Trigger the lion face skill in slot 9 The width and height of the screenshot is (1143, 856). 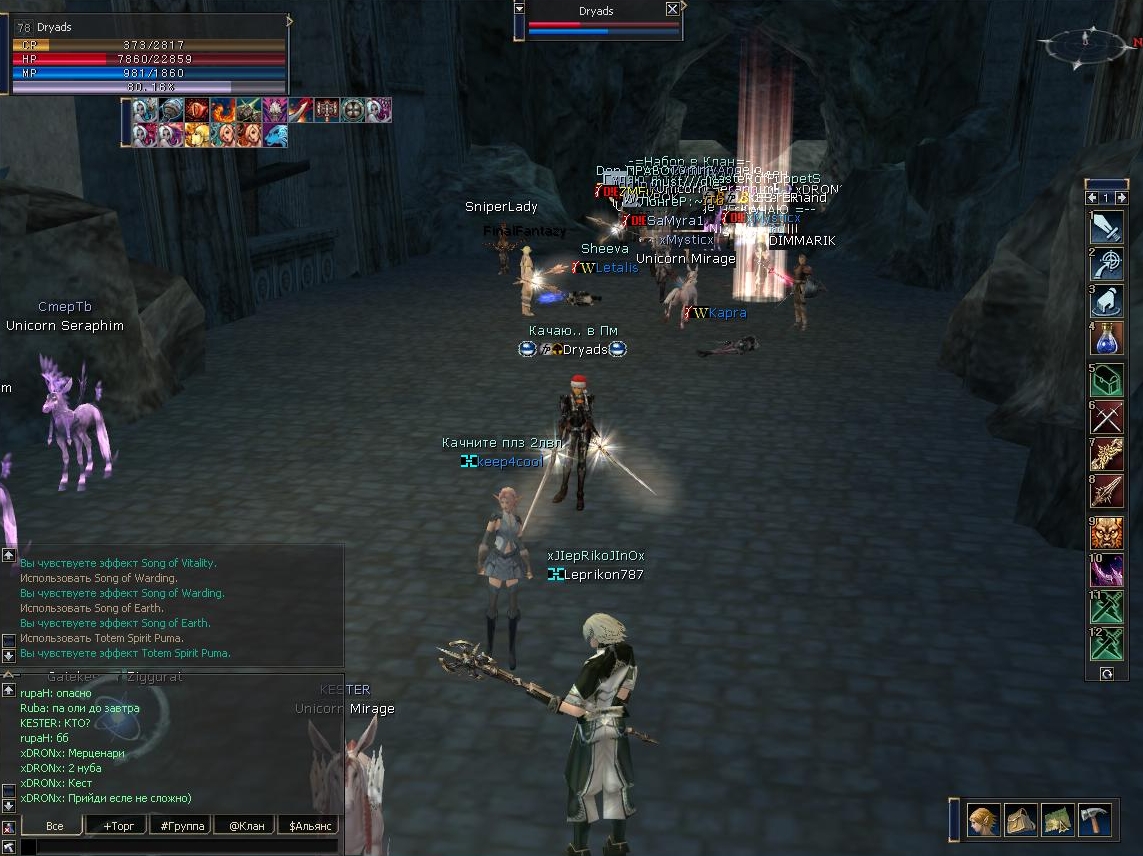[1107, 532]
